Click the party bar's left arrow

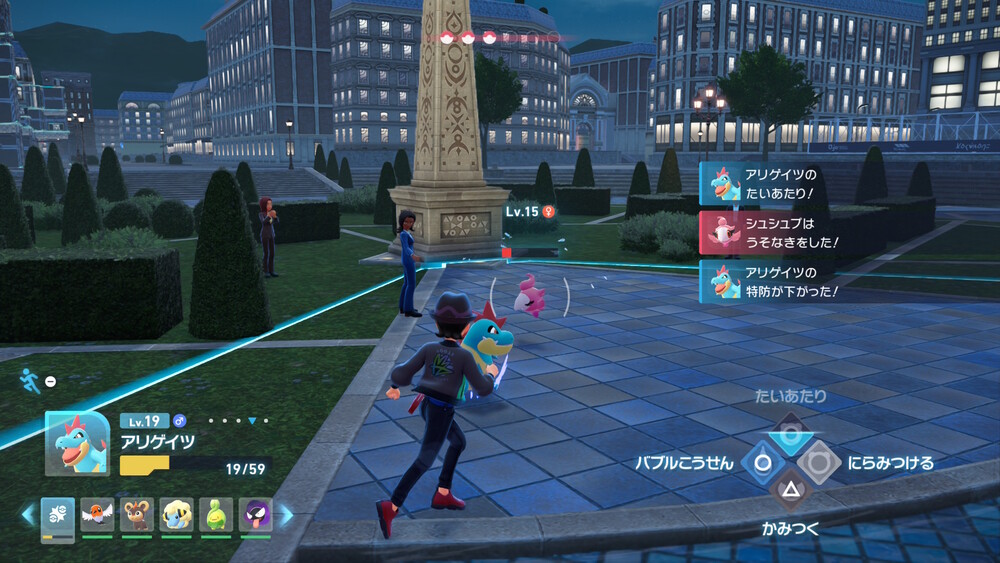point(27,515)
